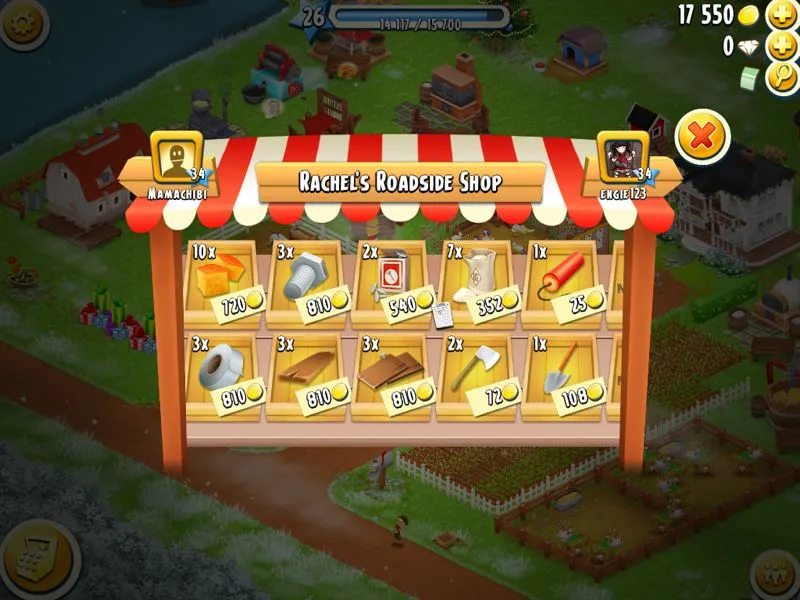The image size is (800, 600).
Task: Open engie123's player avatar
Action: 624,158
